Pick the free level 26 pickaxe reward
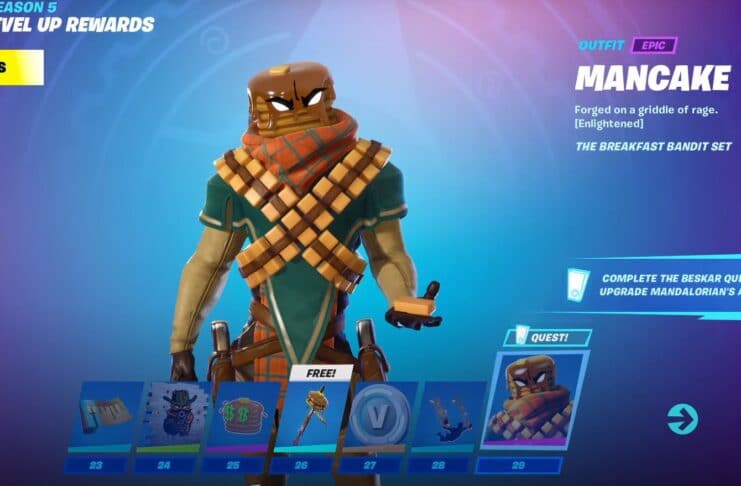 [x=310, y=414]
